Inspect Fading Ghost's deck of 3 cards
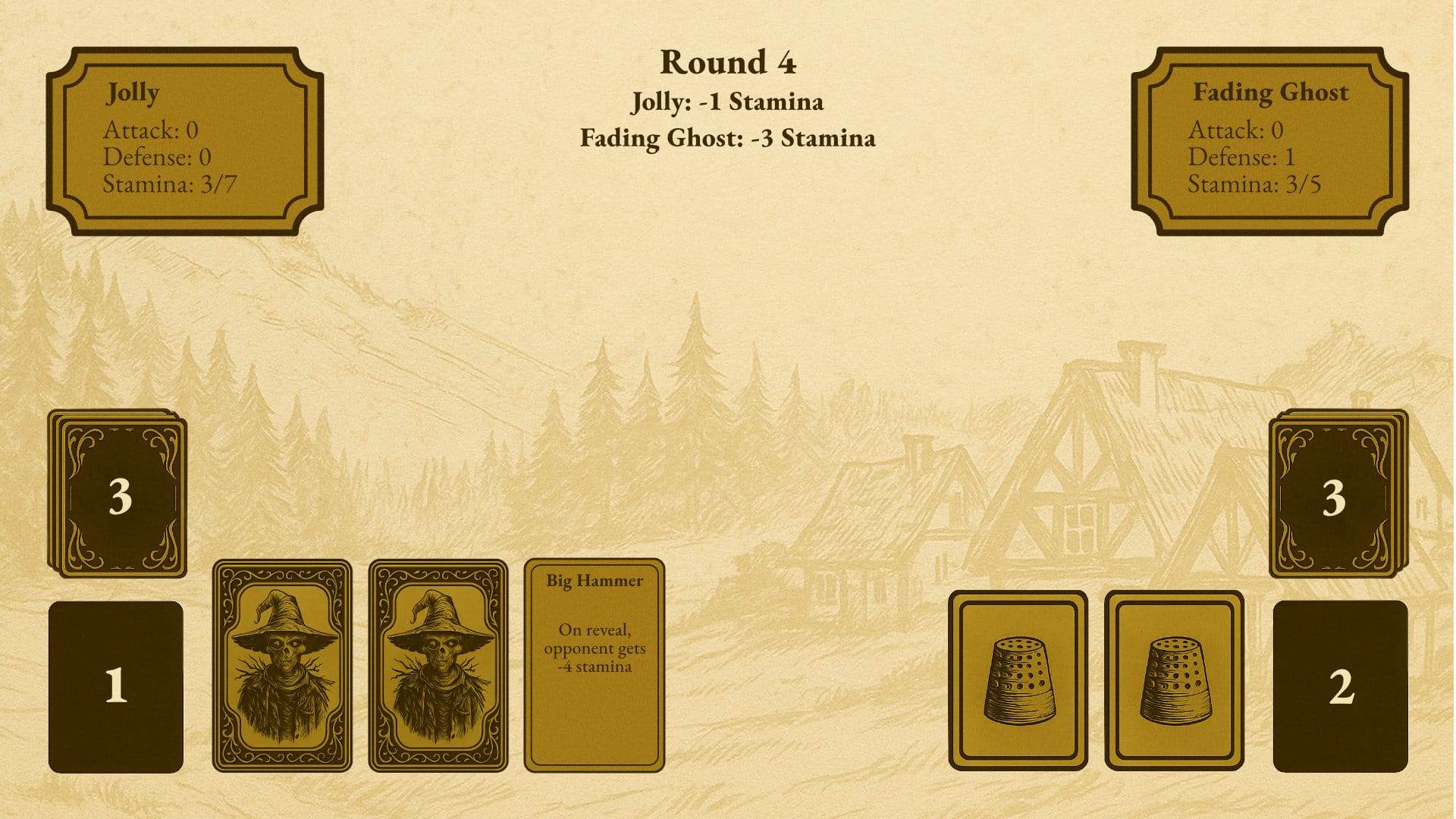Image resolution: width=1456 pixels, height=819 pixels. tap(1337, 494)
